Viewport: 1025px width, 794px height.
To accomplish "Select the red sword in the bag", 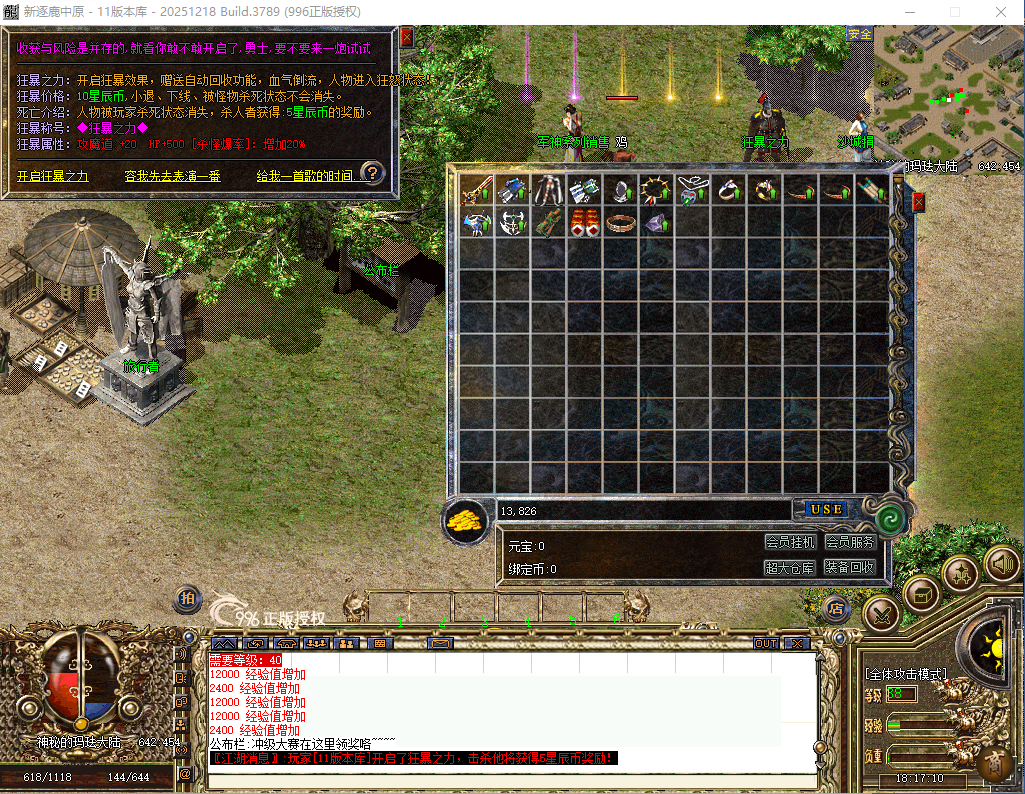I will tap(477, 190).
